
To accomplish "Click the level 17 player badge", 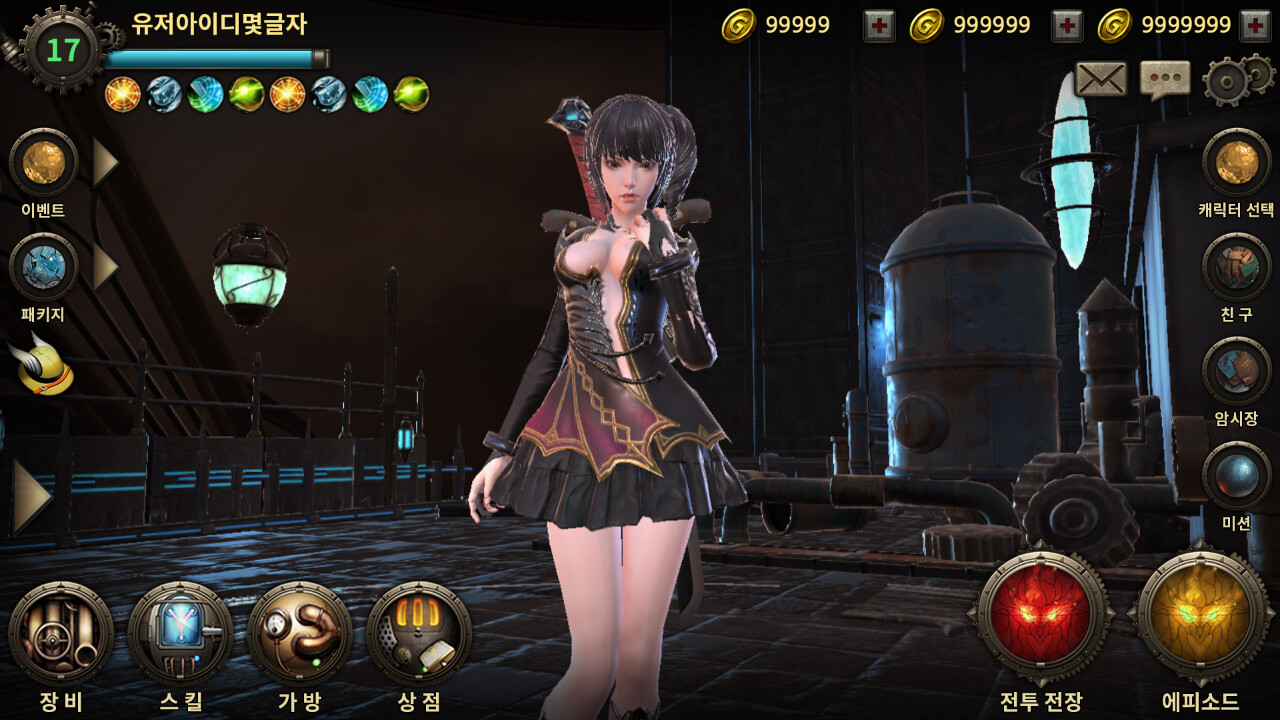I will click(62, 50).
